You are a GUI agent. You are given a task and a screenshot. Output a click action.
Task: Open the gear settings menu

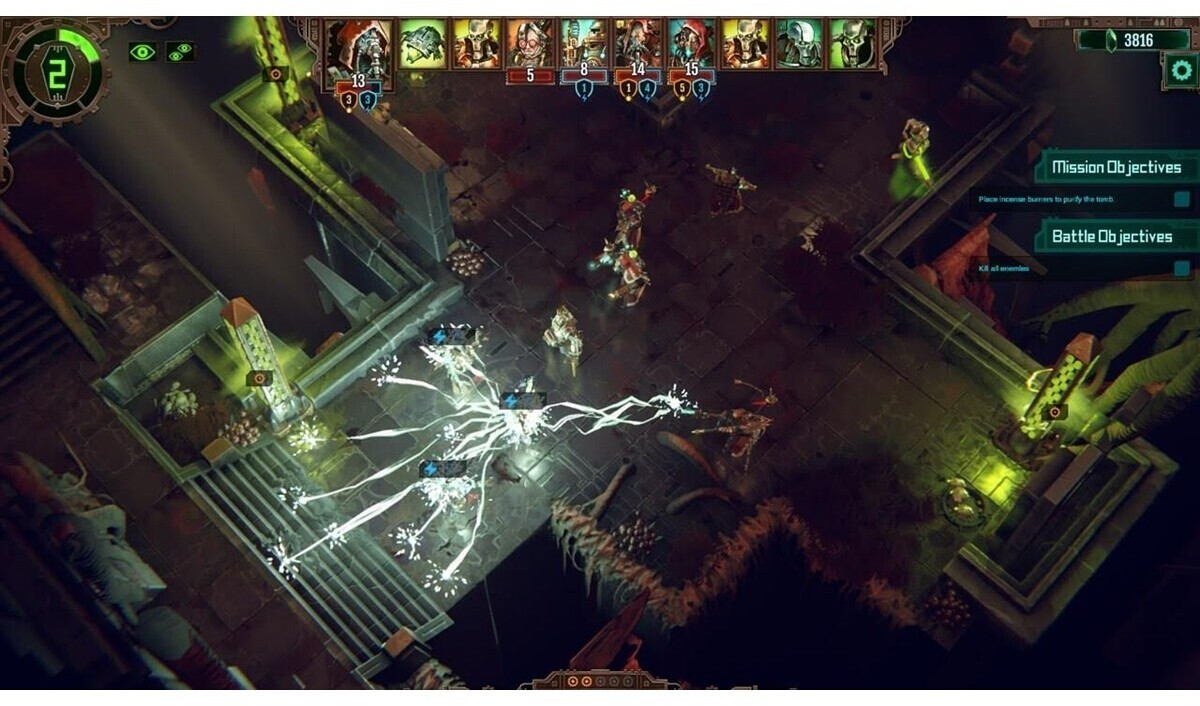click(1181, 71)
